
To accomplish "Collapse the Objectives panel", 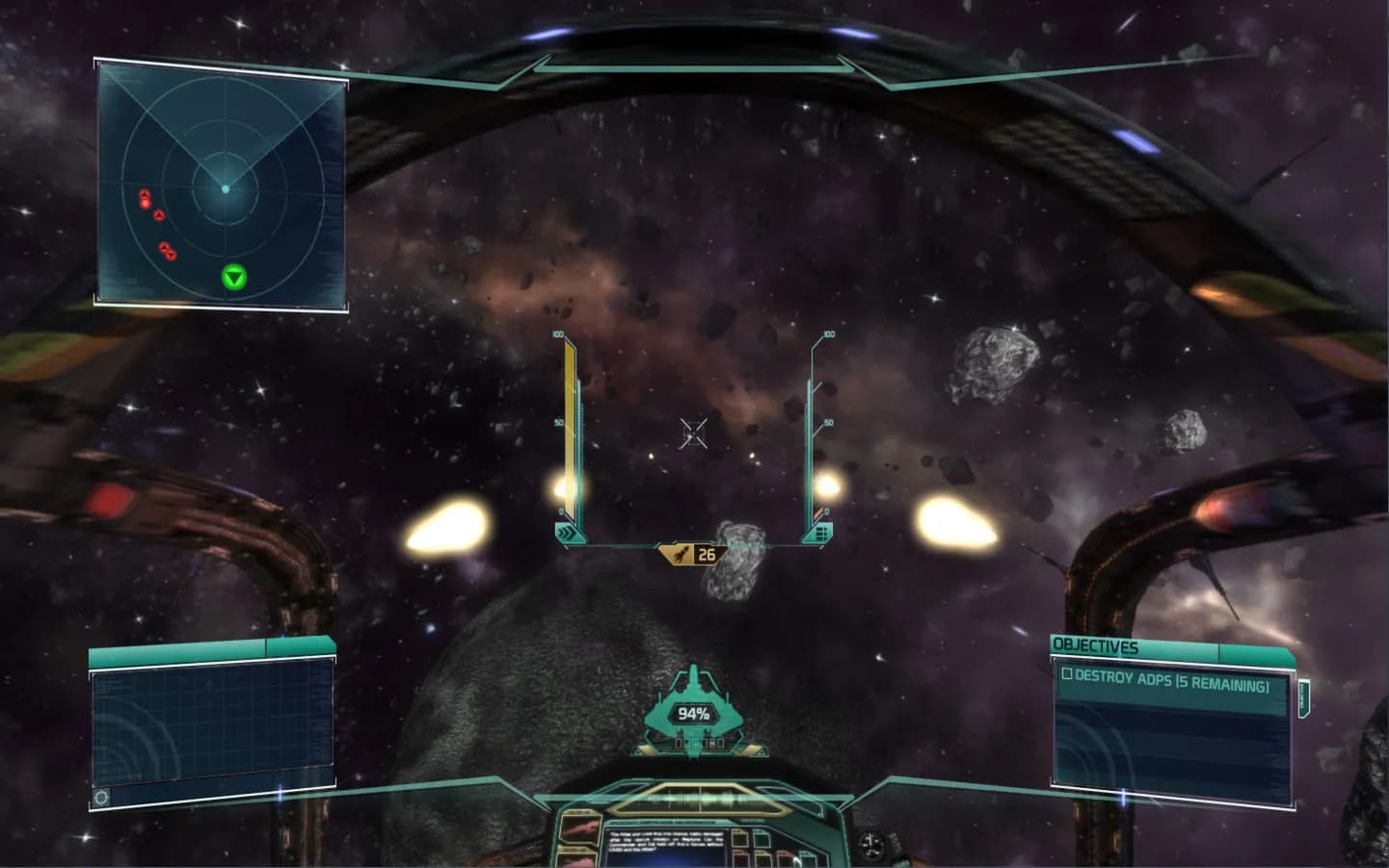I will coord(1254,651).
